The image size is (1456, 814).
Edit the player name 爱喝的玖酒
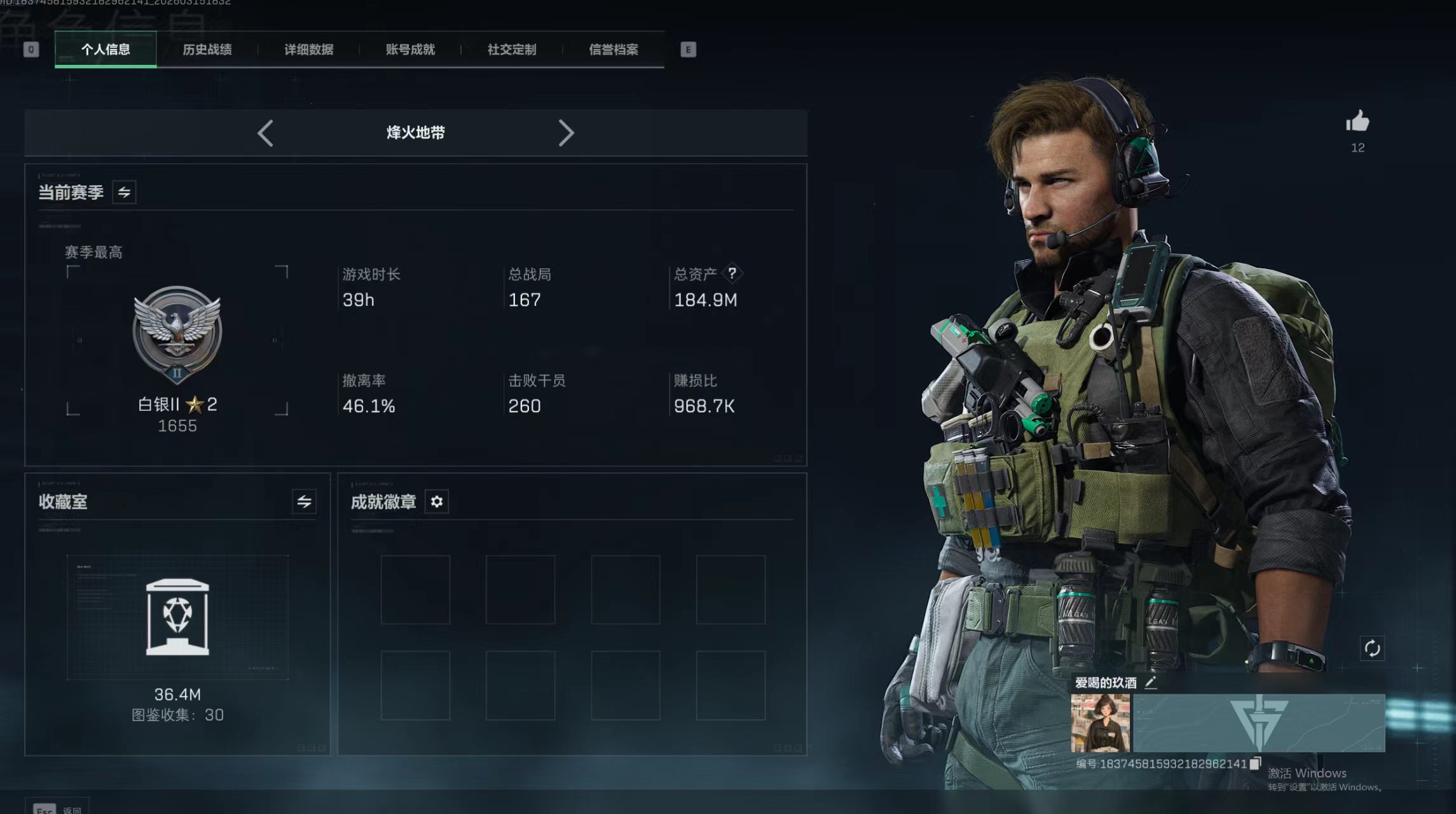coord(1151,683)
